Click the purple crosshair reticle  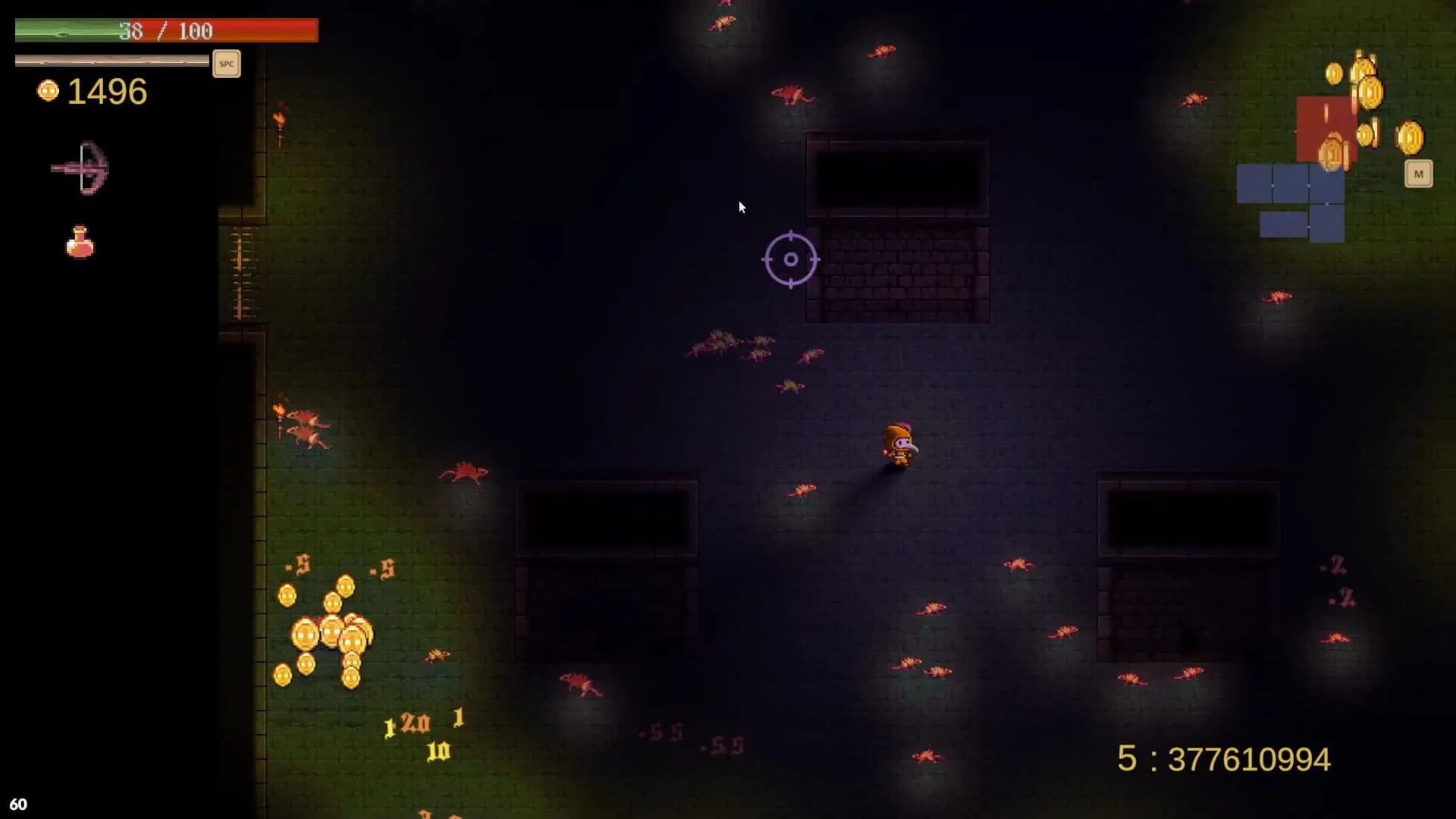point(791,259)
